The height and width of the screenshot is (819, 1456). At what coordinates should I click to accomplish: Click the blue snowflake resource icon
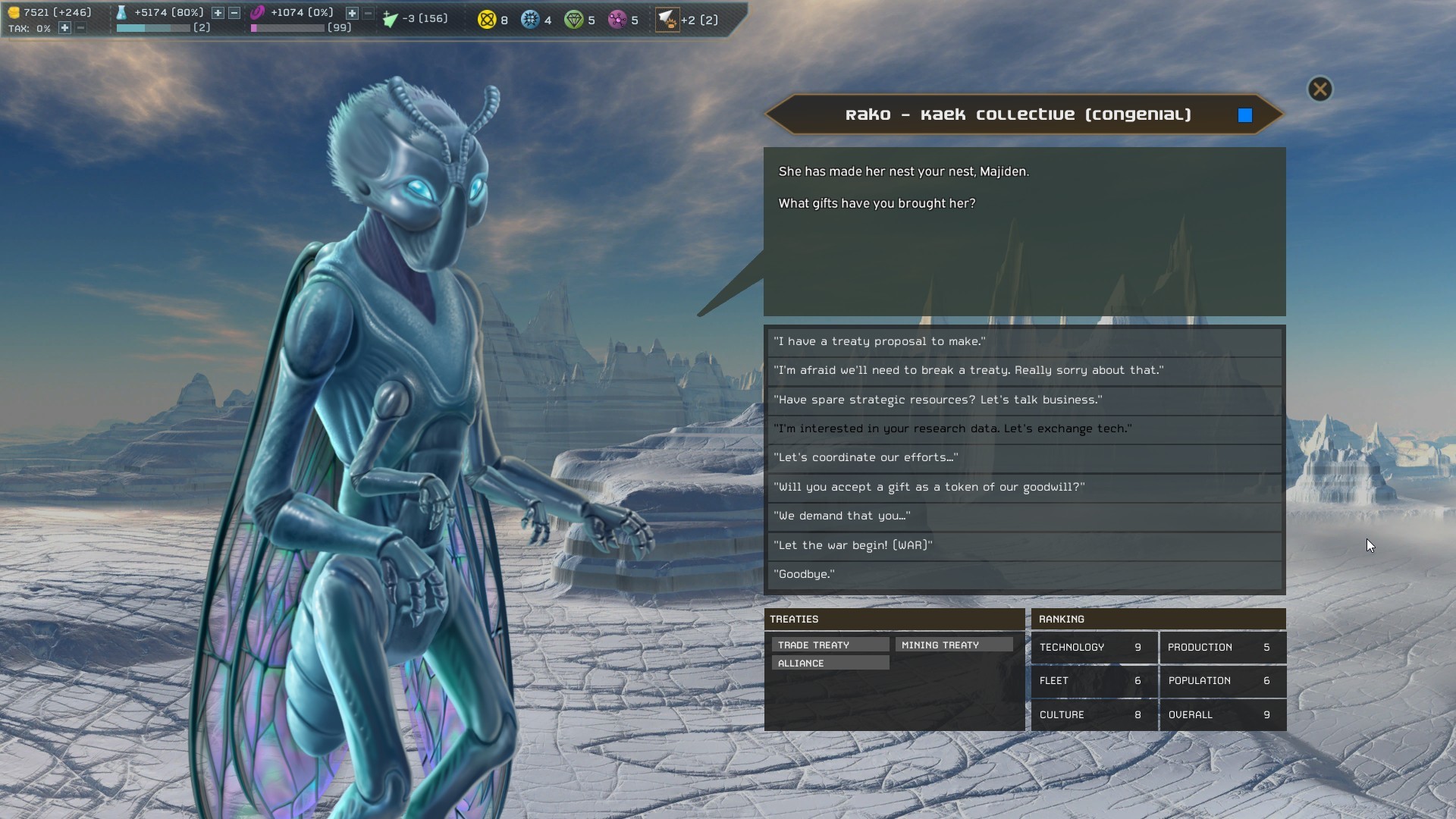point(530,20)
